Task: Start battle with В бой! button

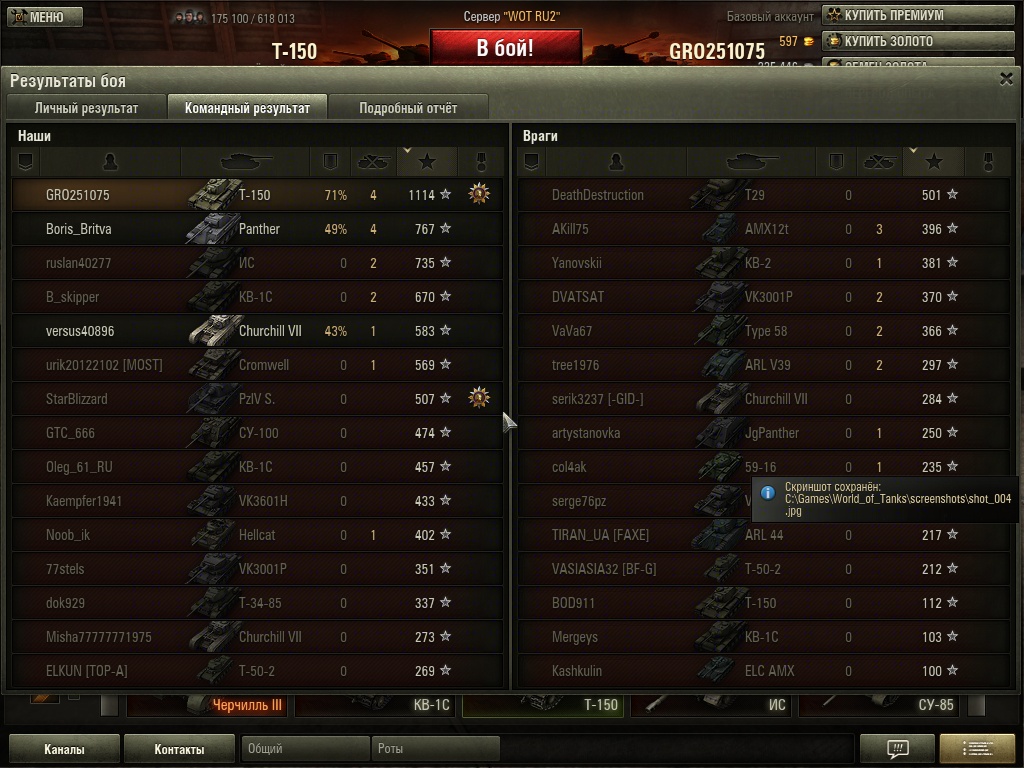Action: 505,48
